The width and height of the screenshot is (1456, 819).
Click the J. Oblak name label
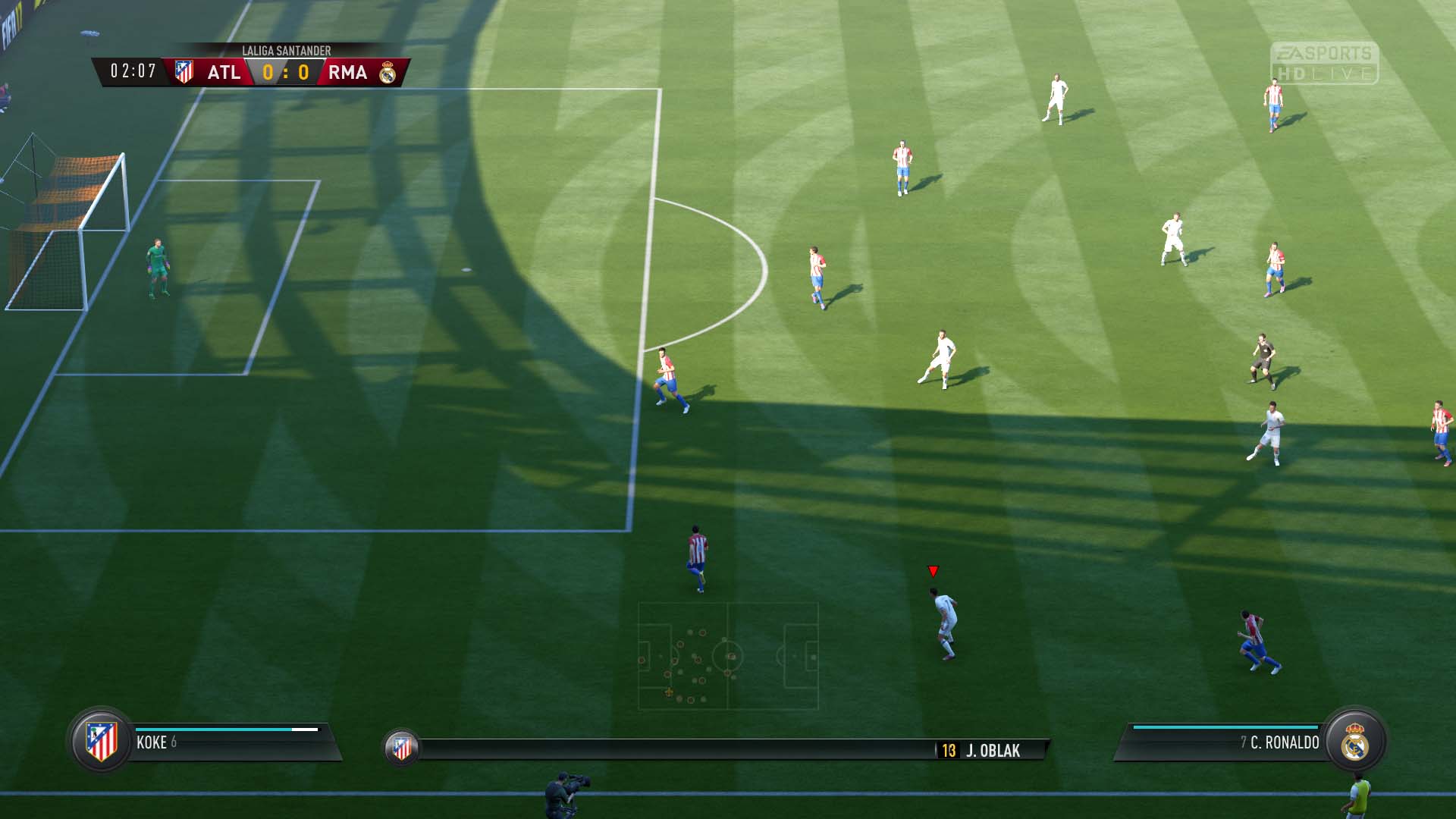992,751
